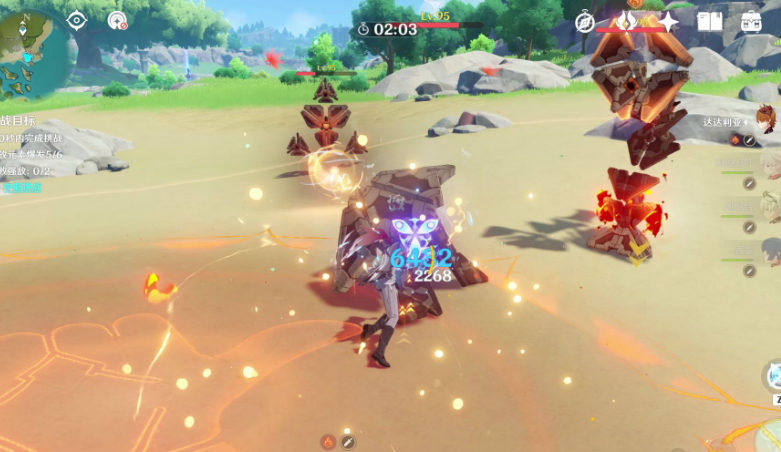Open the inventory backpack icon

pyautogui.click(x=751, y=21)
